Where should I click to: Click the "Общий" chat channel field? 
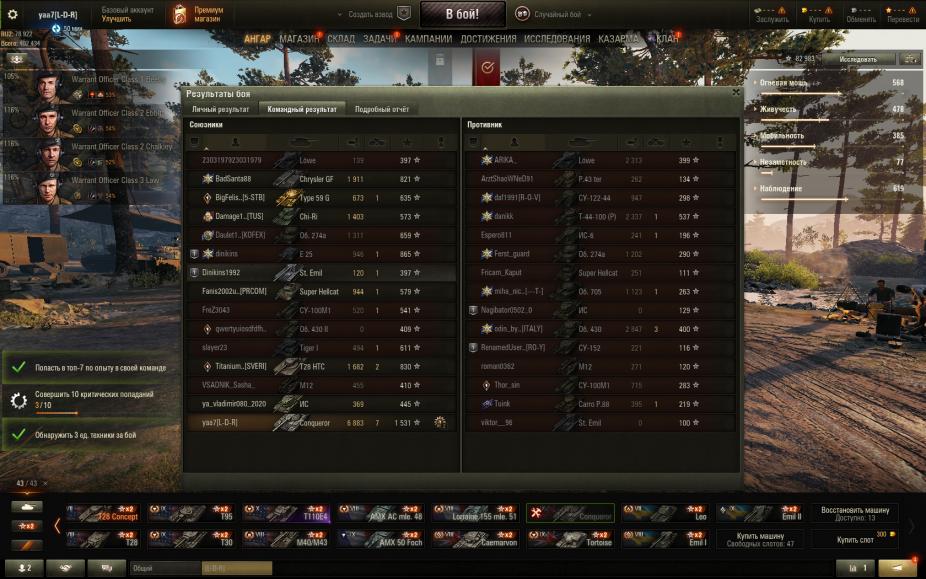click(165, 568)
